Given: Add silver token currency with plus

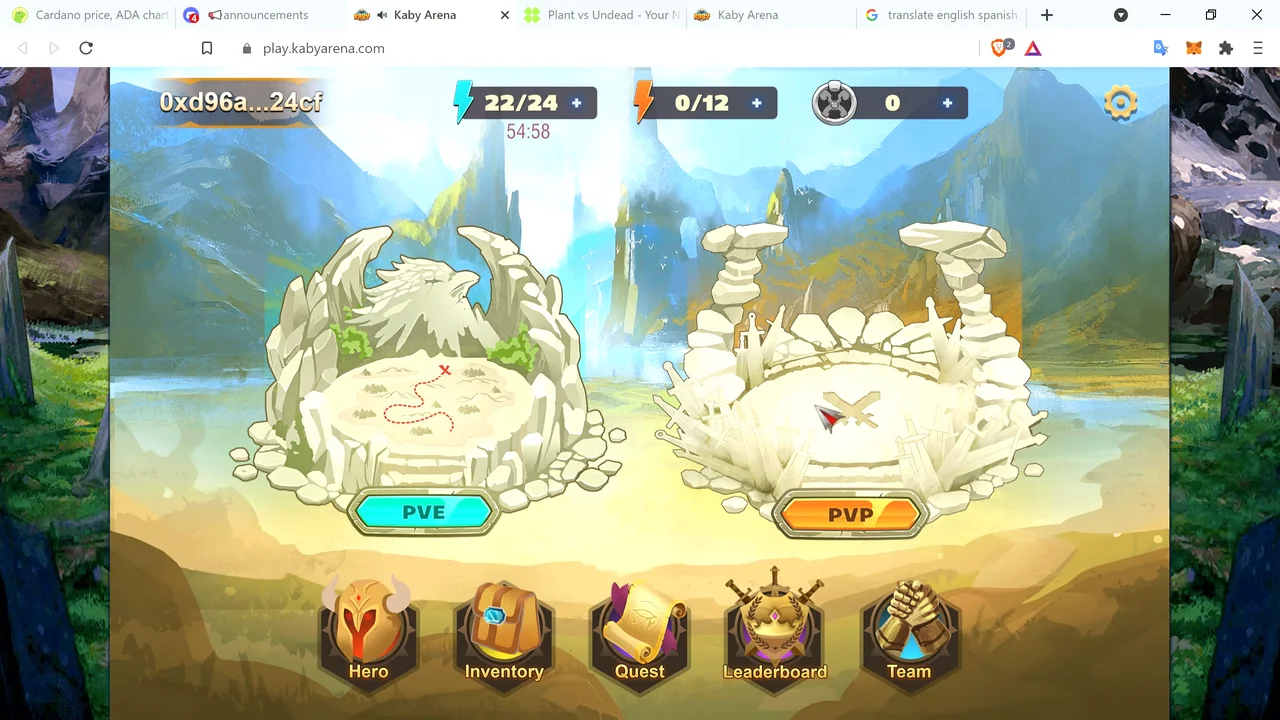Looking at the screenshot, I should (x=947, y=103).
